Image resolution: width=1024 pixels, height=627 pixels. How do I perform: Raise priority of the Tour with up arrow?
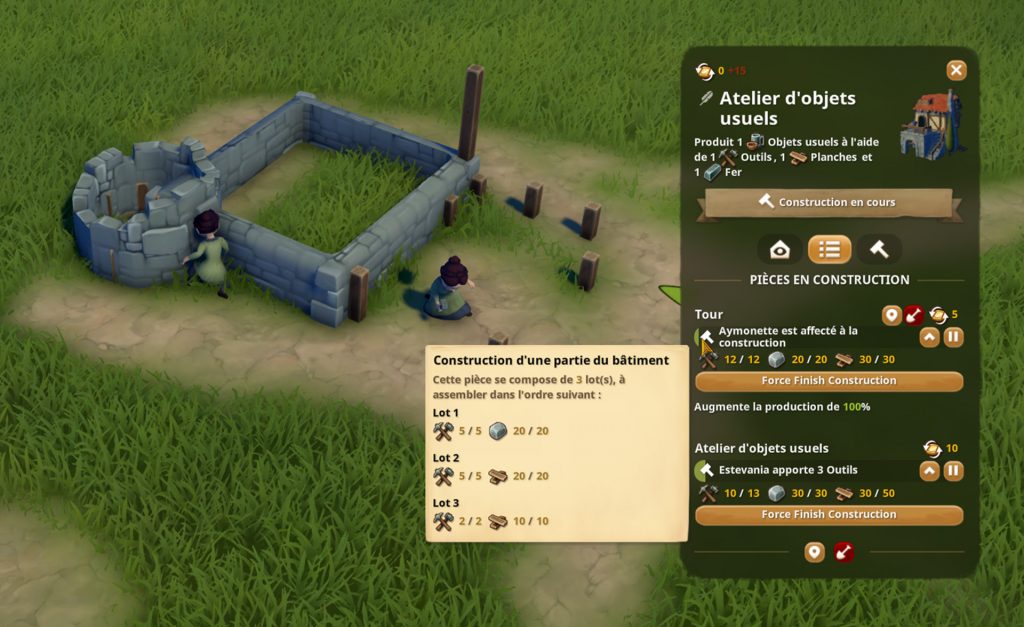pos(929,337)
